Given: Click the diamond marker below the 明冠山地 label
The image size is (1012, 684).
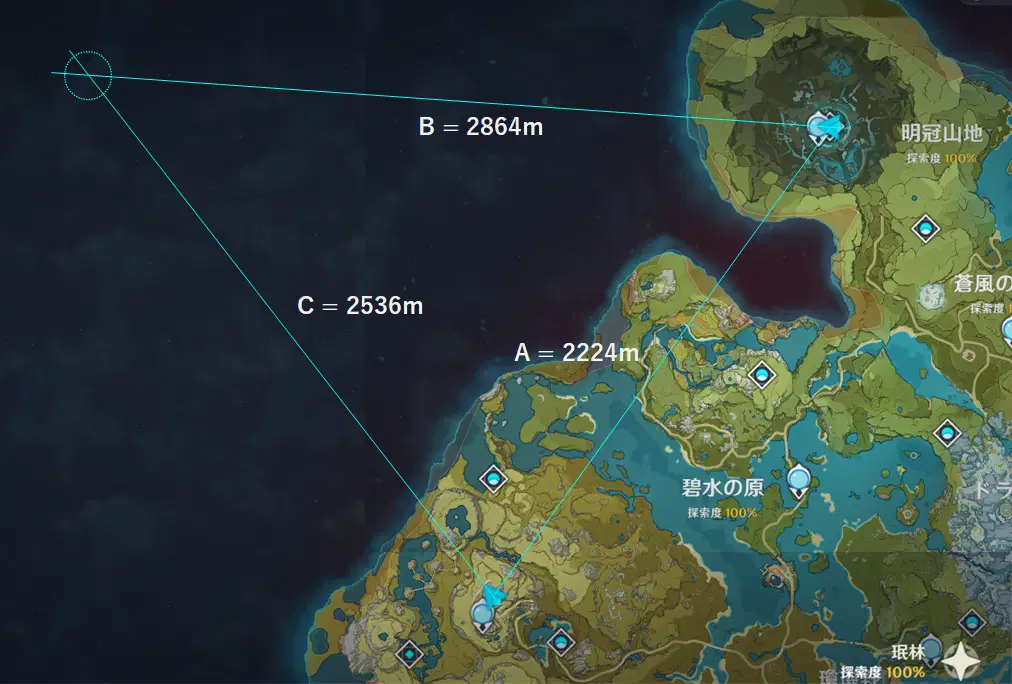Looking at the screenshot, I should [927, 229].
